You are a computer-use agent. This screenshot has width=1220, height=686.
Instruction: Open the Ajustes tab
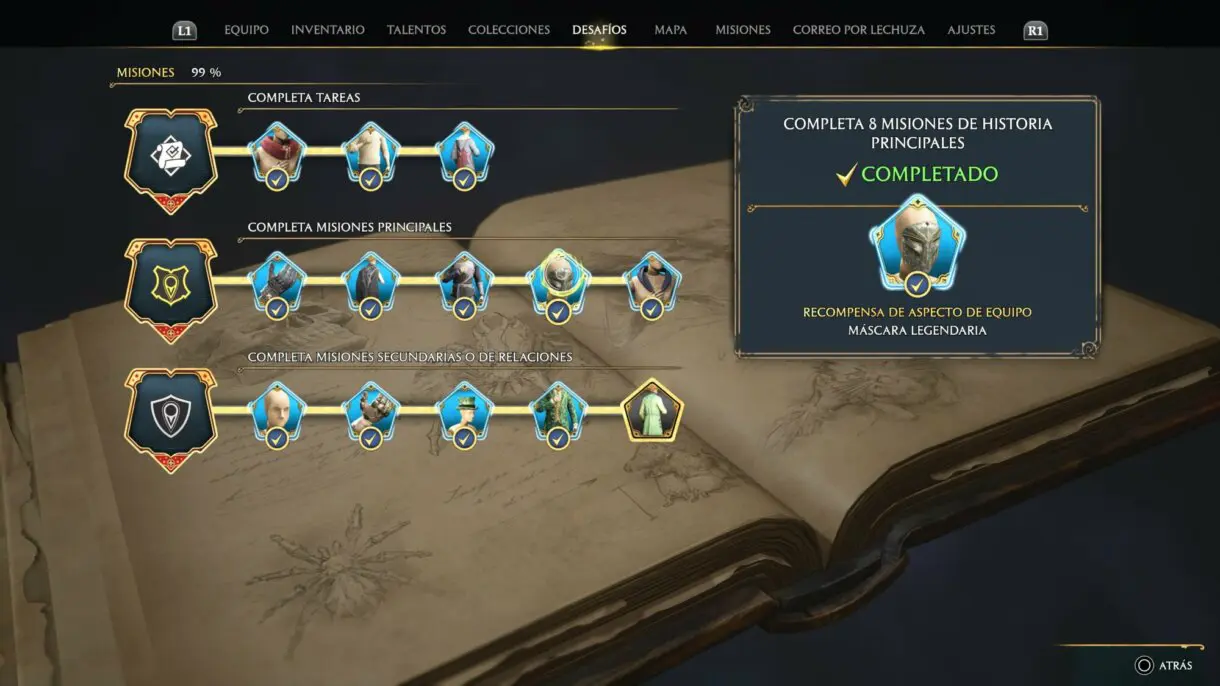pyautogui.click(x=971, y=30)
